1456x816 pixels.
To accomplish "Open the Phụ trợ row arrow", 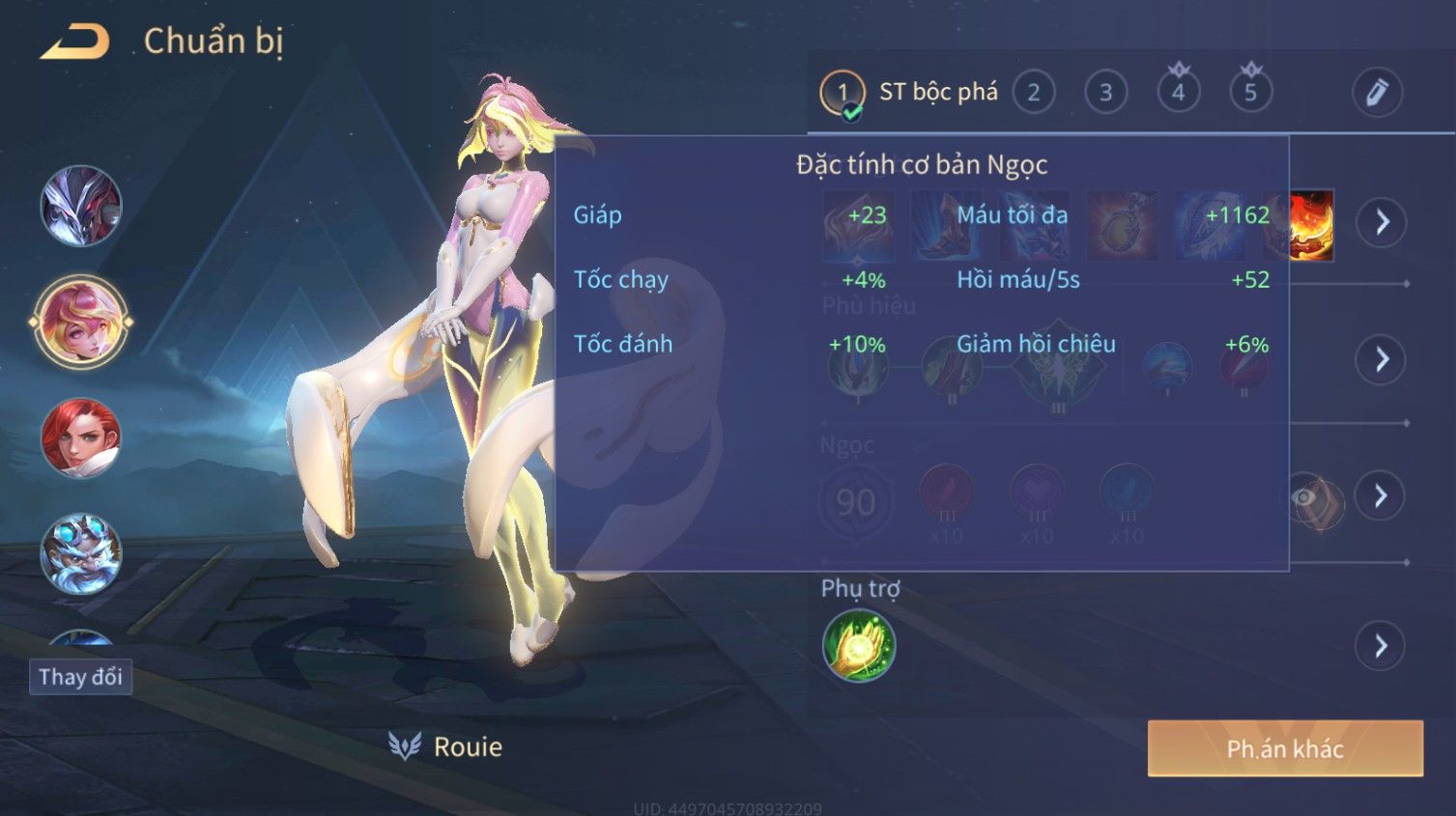I will click(x=1382, y=646).
